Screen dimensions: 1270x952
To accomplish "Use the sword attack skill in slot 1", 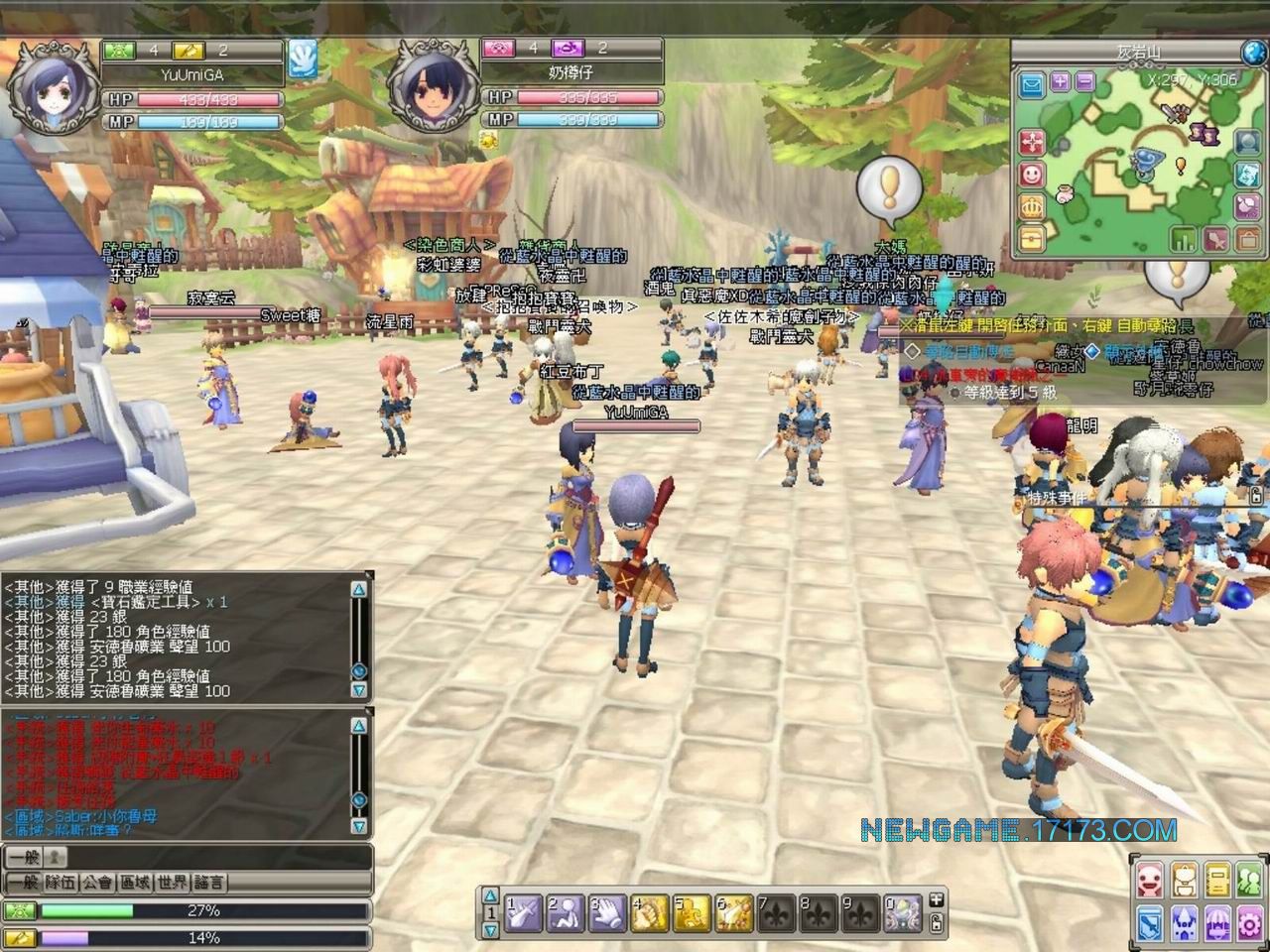I will coord(523,913).
